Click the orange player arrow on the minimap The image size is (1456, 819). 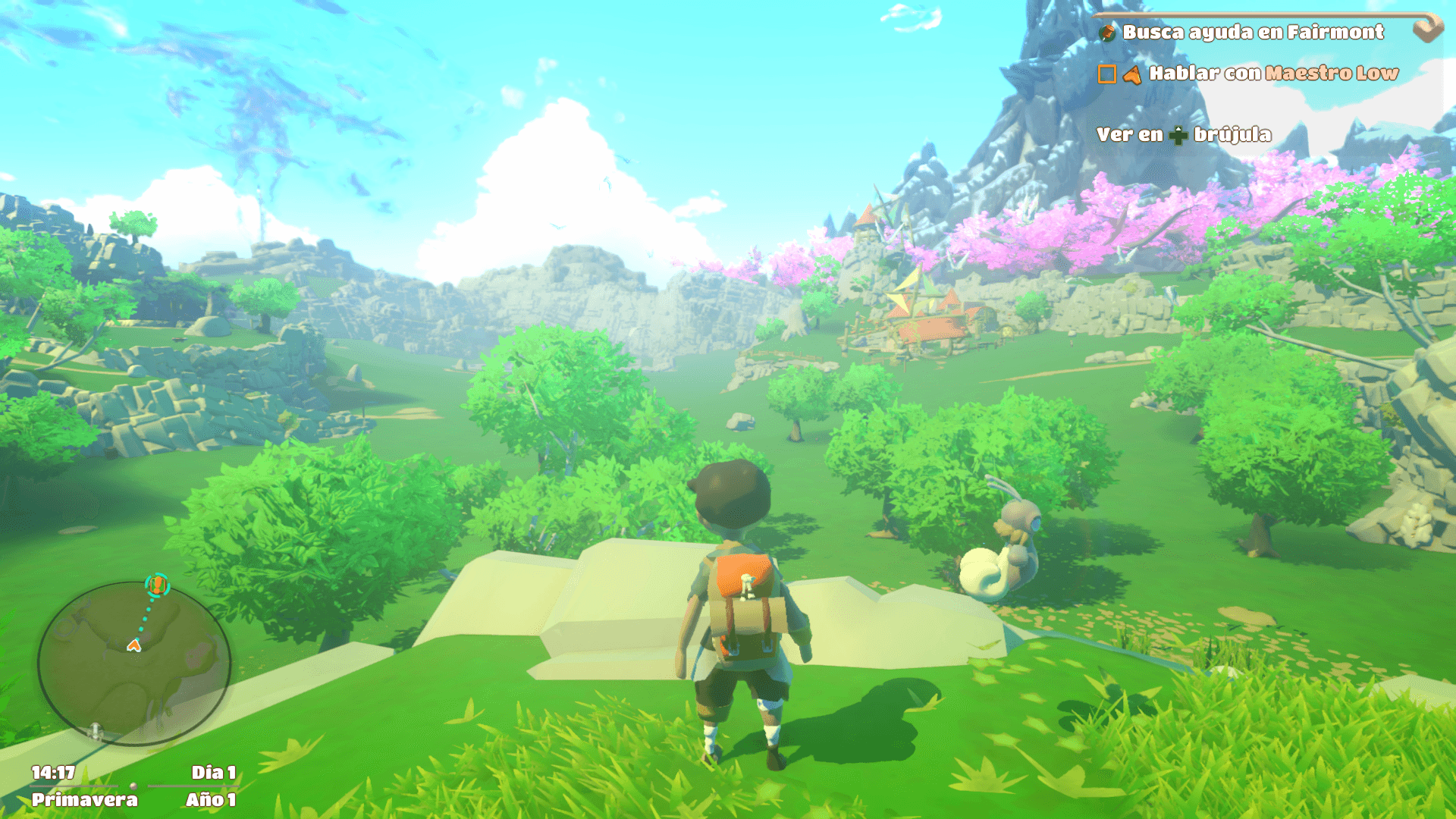click(133, 645)
